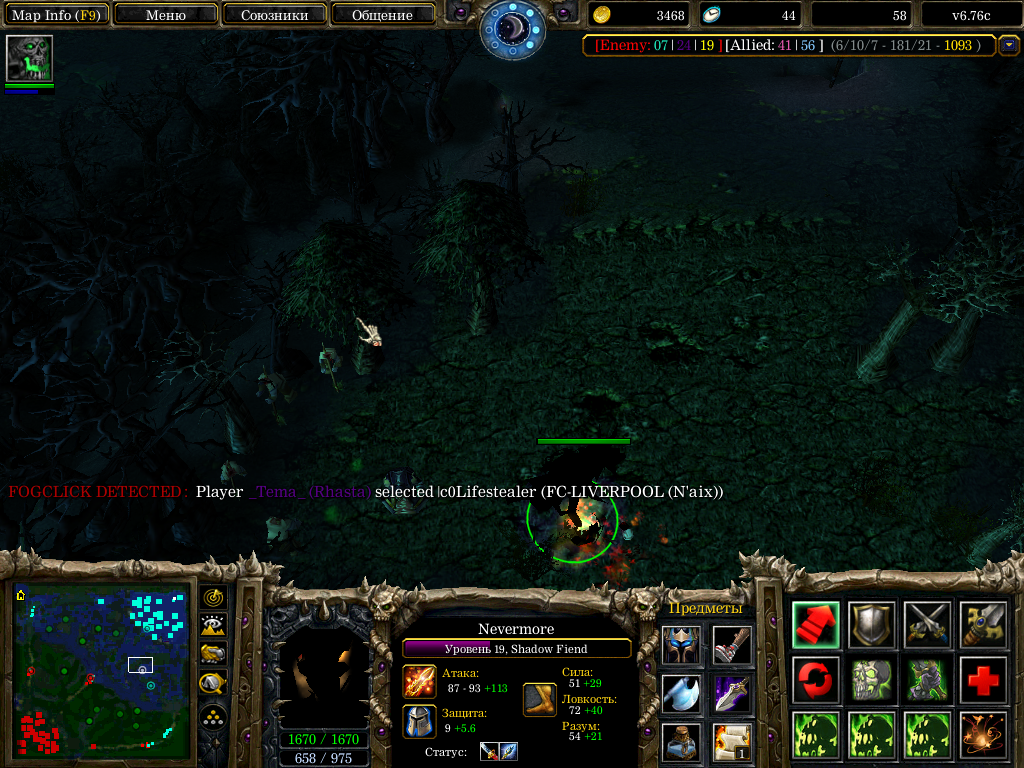This screenshot has height=768, width=1024.
Task: Open the Map Info (F9) panel
Action: coord(56,15)
